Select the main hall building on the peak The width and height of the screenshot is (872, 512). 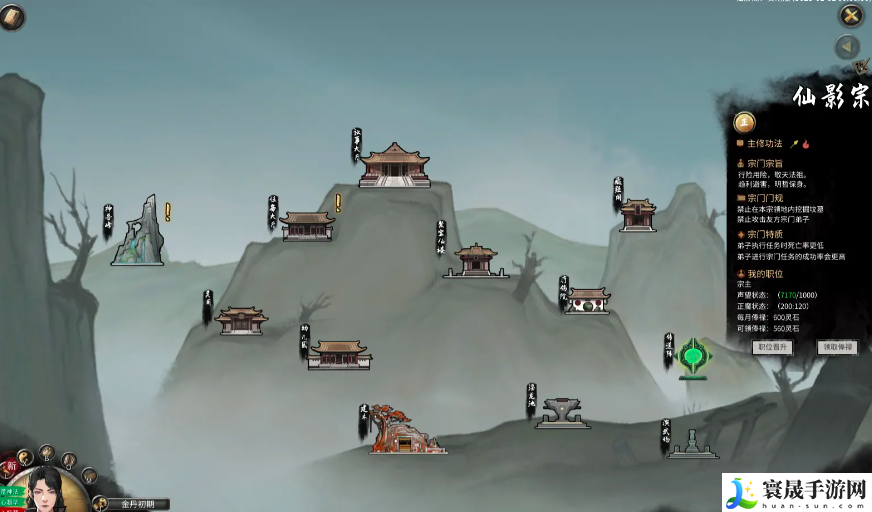395,165
